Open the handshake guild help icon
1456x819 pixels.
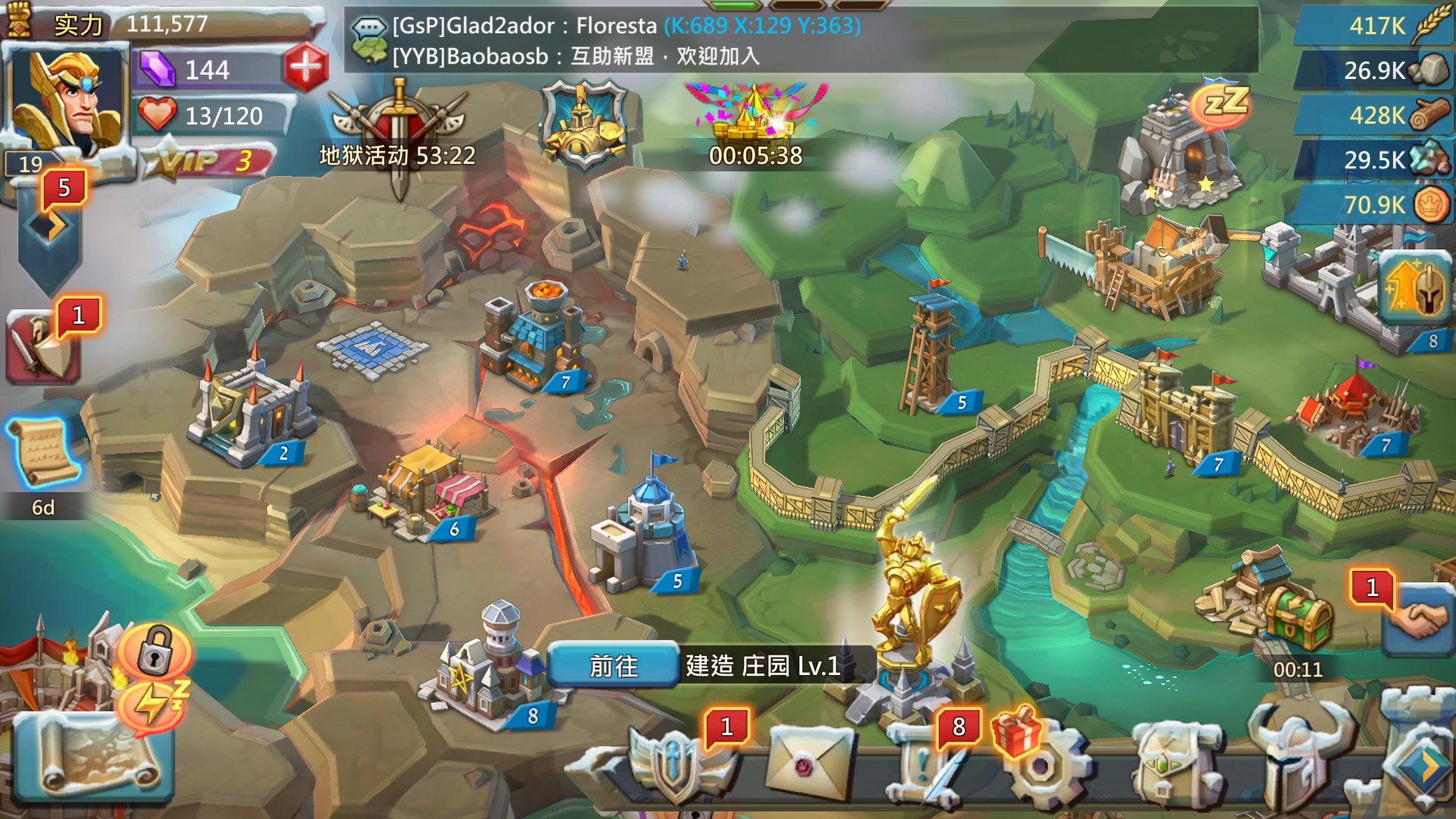(1417, 620)
